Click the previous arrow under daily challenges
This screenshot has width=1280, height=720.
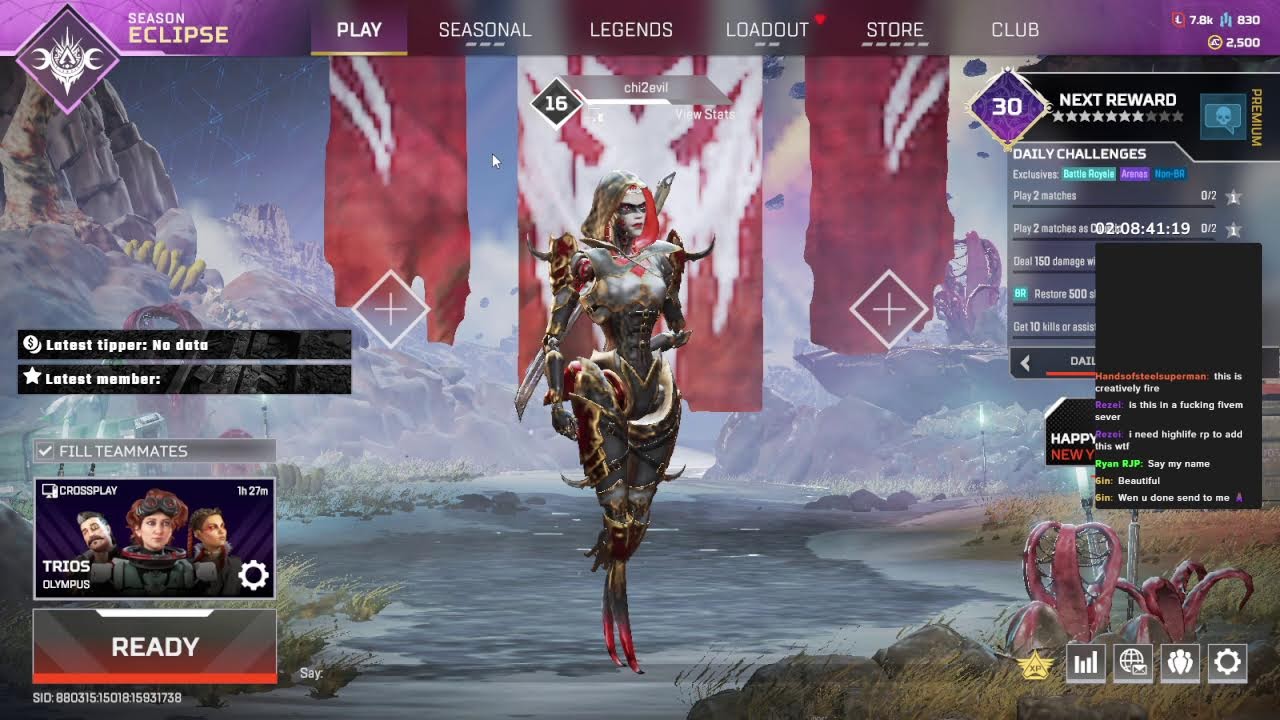click(x=1024, y=362)
